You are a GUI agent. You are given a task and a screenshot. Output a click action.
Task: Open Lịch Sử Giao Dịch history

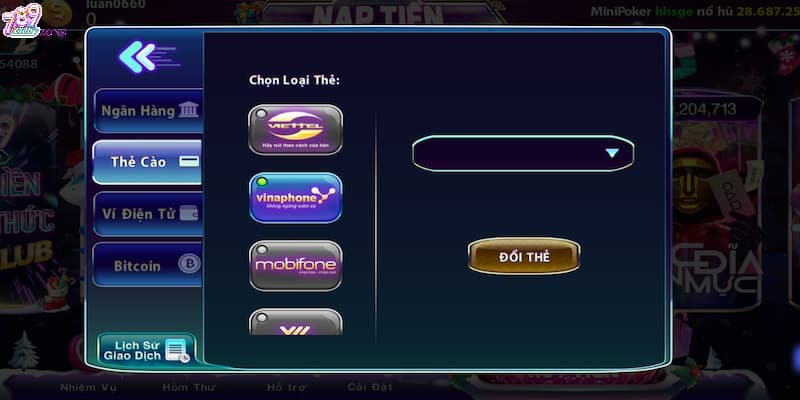click(x=146, y=349)
